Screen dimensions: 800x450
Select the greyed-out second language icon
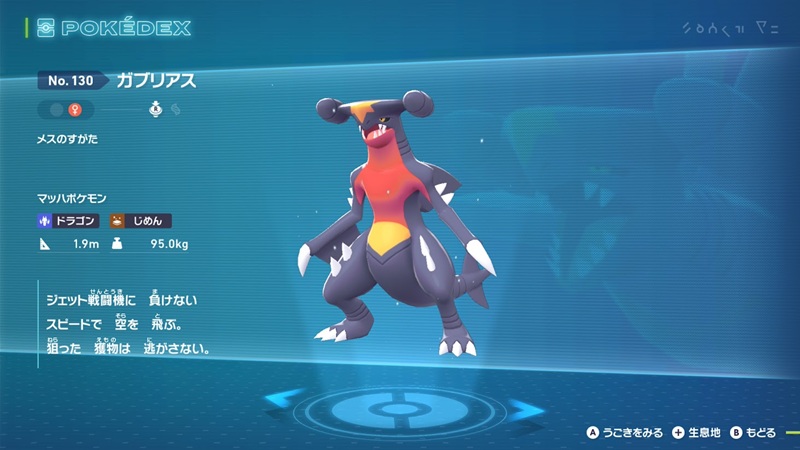(176, 110)
